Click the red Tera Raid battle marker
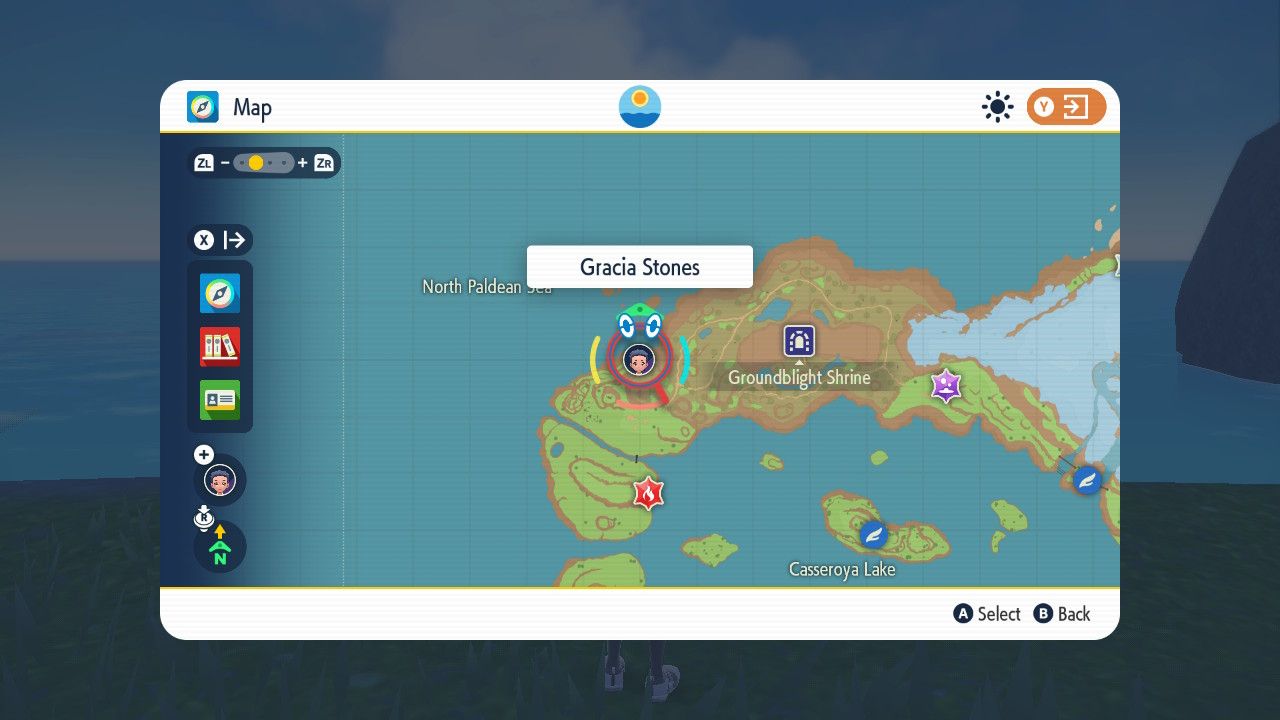 648,492
